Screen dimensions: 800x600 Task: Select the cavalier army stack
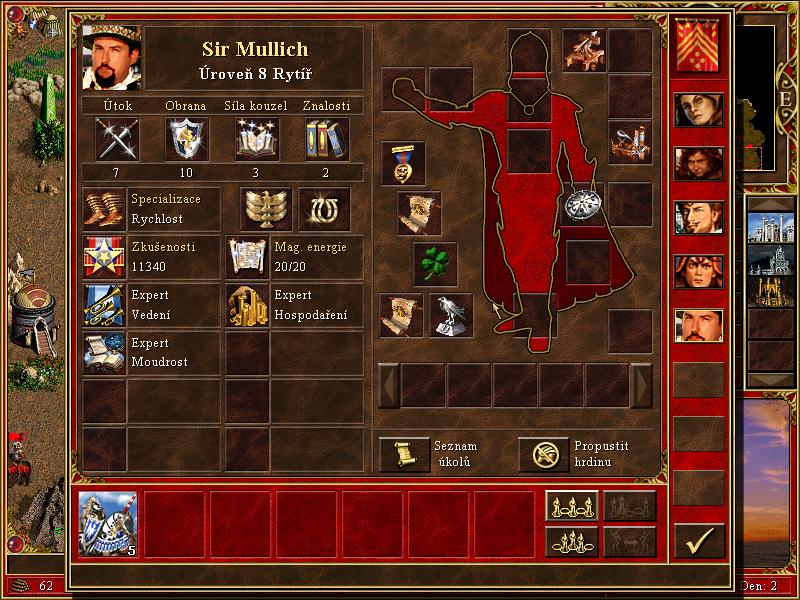[108, 523]
